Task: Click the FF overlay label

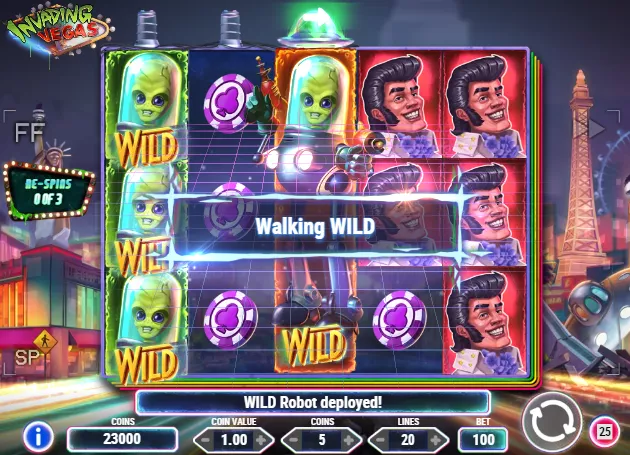Action: click(25, 131)
